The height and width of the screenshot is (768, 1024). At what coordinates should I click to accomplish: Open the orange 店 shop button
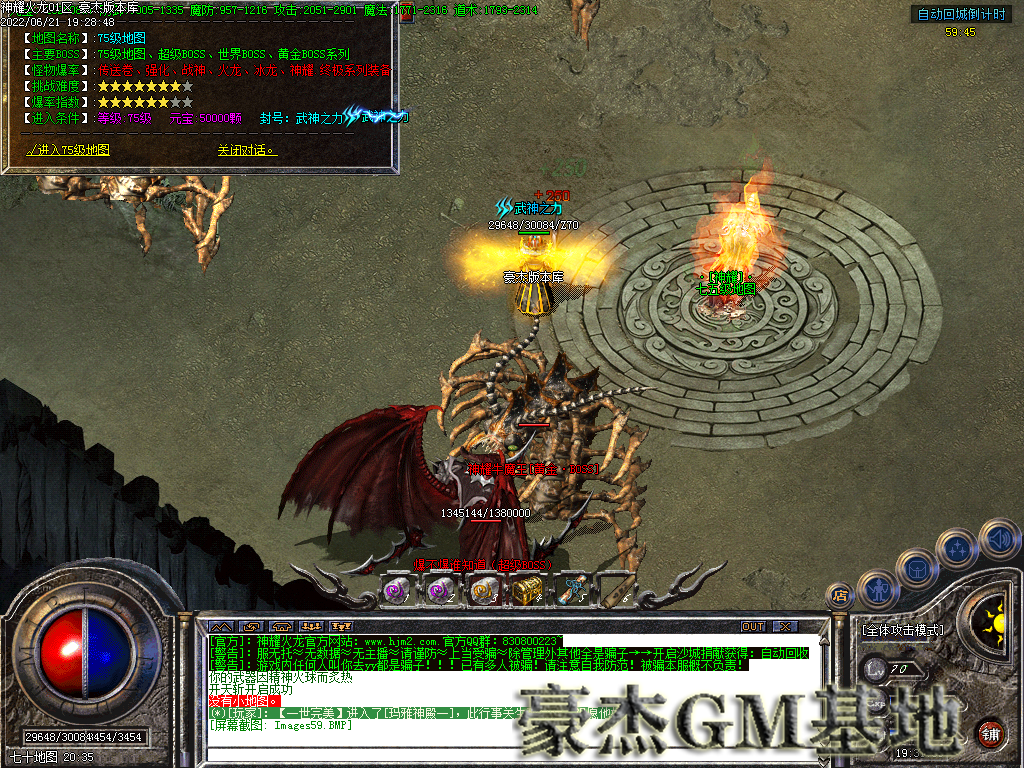click(x=840, y=596)
